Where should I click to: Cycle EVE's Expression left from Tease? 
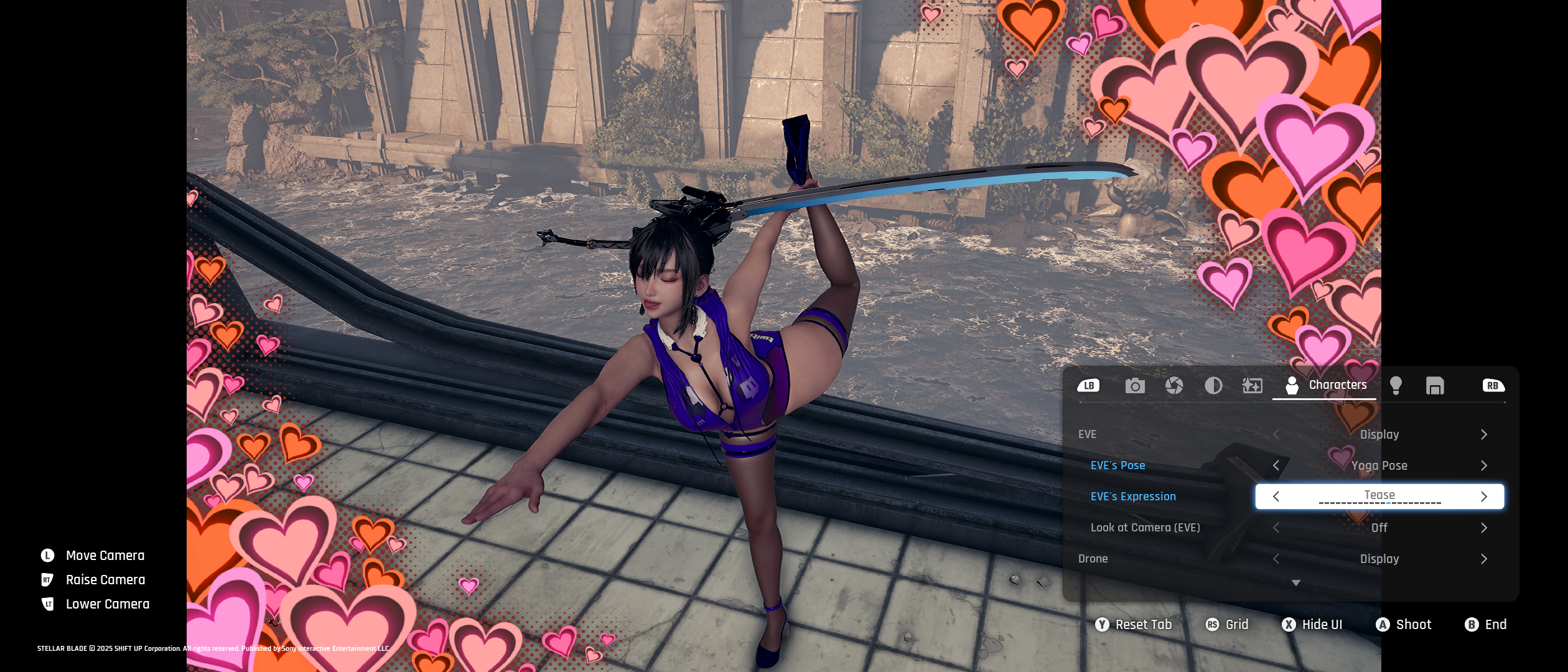point(1276,497)
